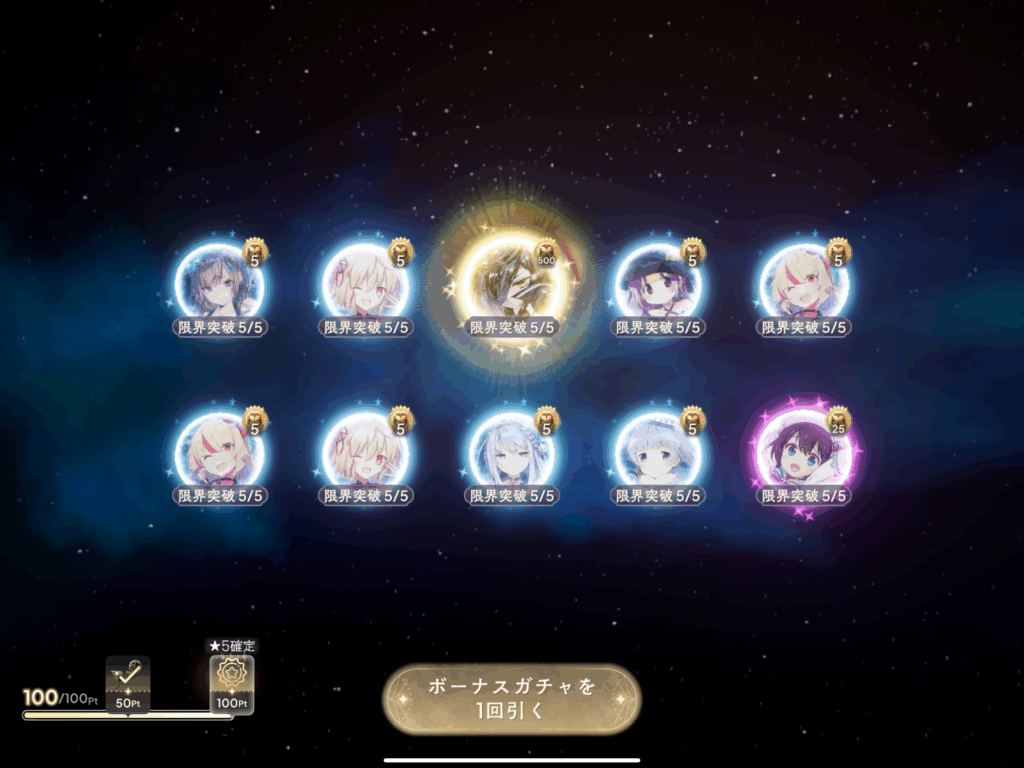Viewport: 1024px width, 768px height.
Task: View the dark-haired girl with blue hair flower
Action: 219,283
